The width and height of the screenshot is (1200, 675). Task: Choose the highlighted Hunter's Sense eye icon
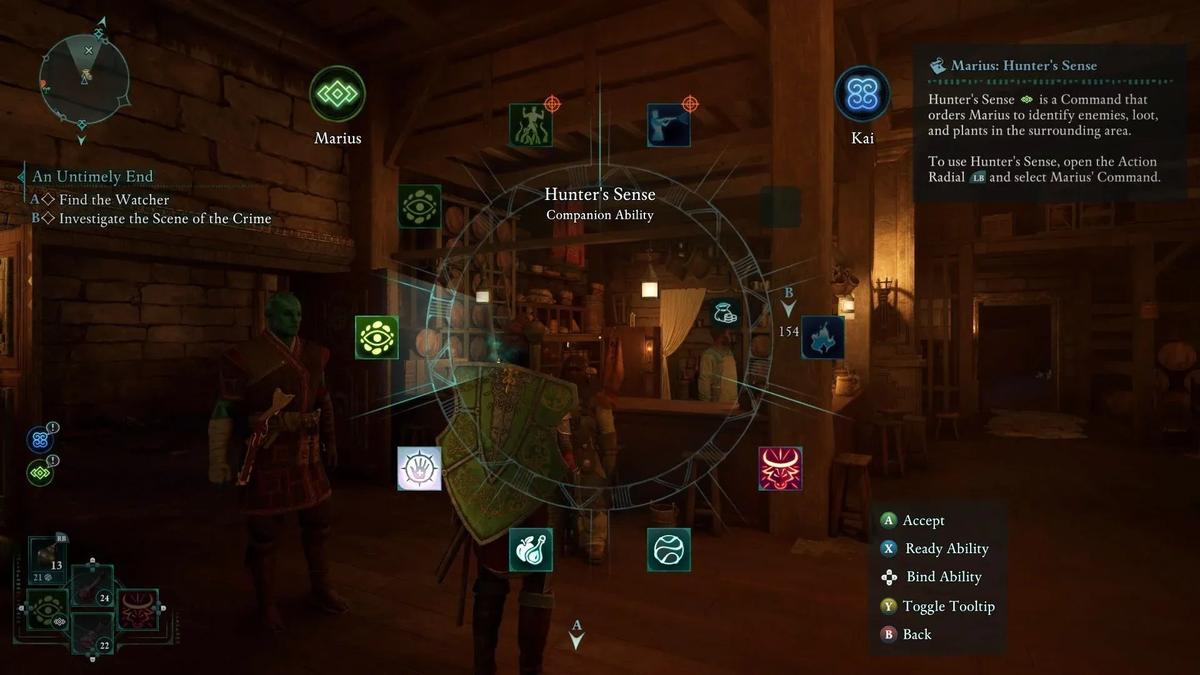coord(377,338)
